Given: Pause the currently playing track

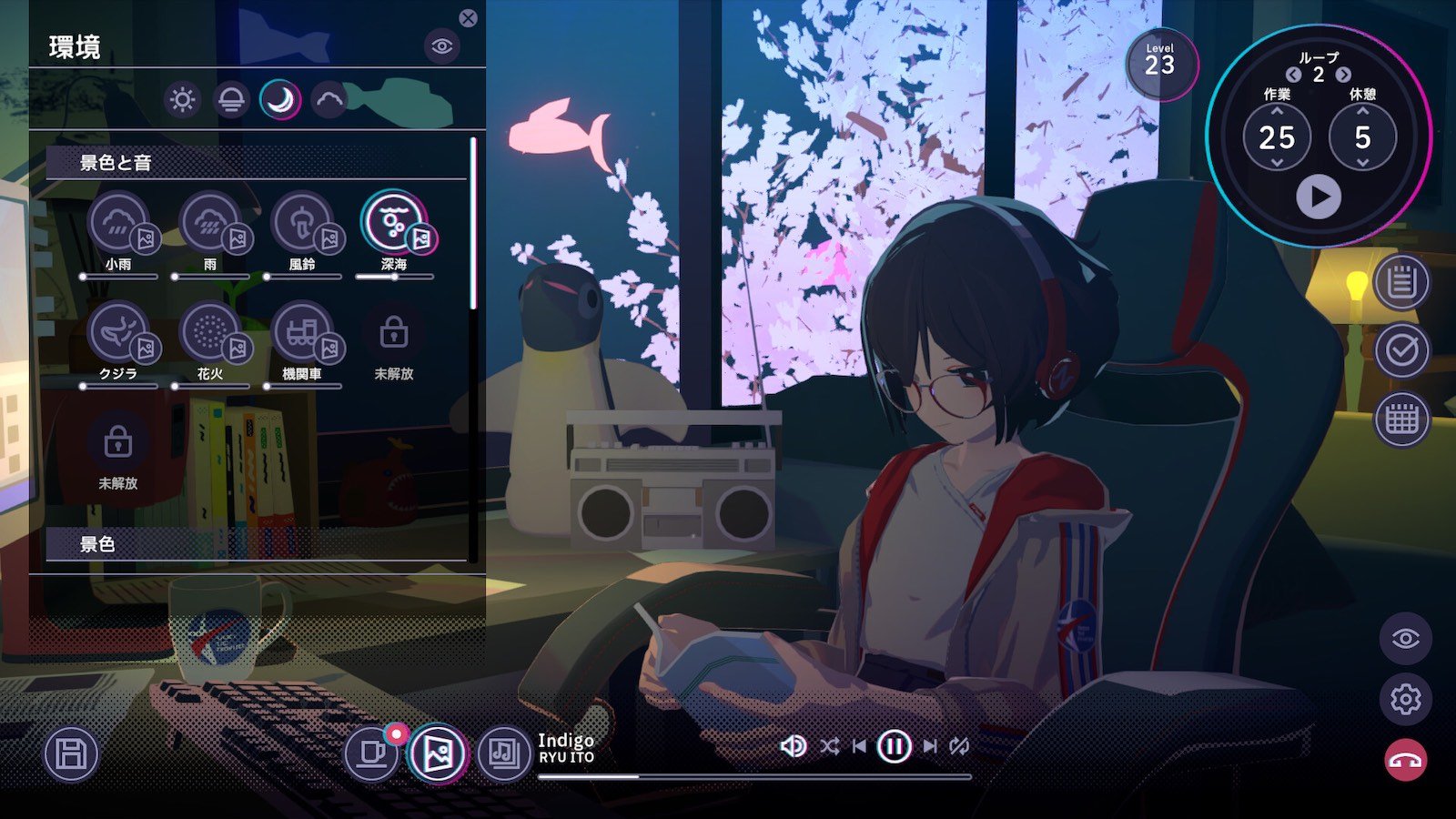Looking at the screenshot, I should [x=894, y=747].
